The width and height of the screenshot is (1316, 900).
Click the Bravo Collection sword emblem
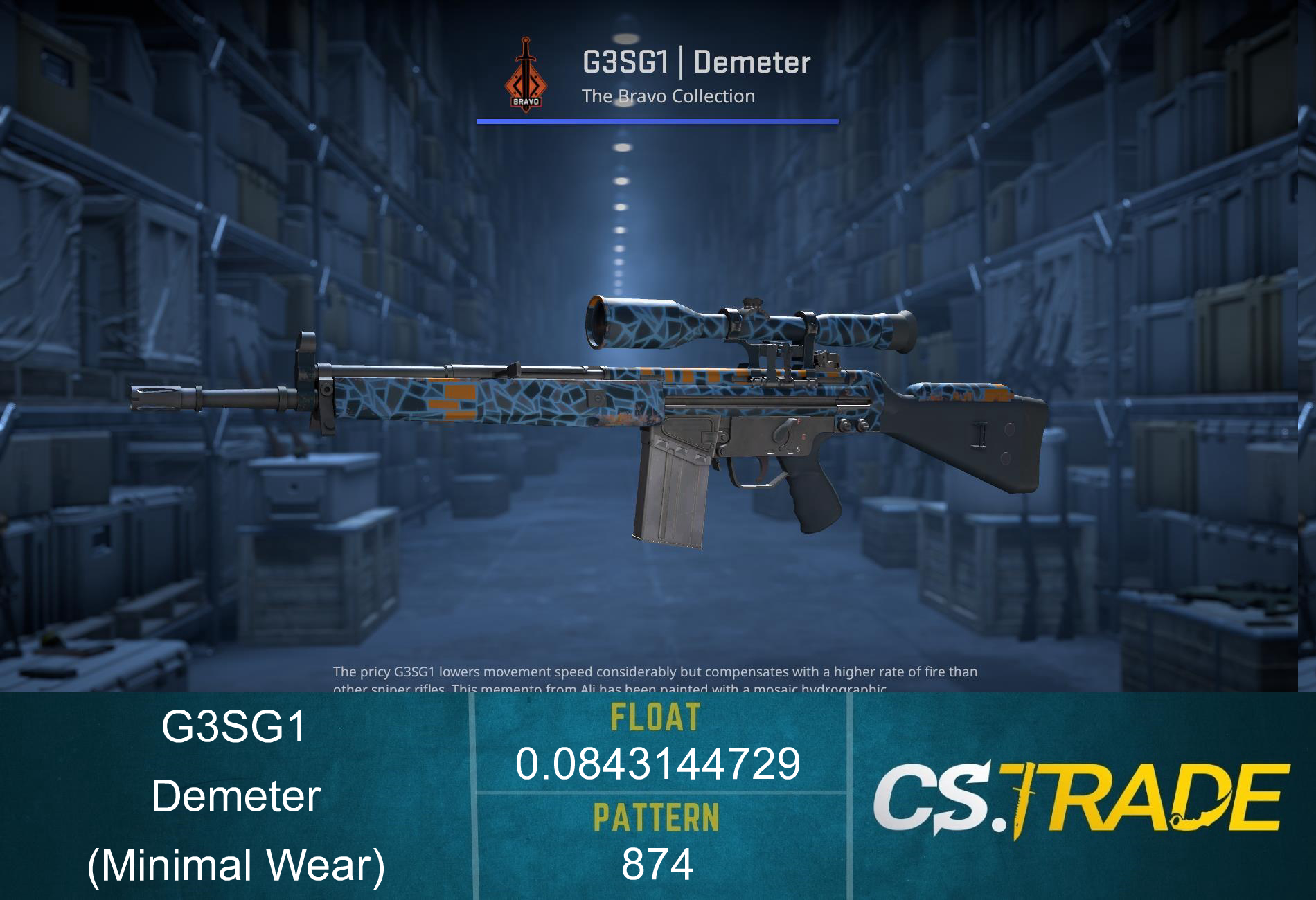click(x=526, y=73)
